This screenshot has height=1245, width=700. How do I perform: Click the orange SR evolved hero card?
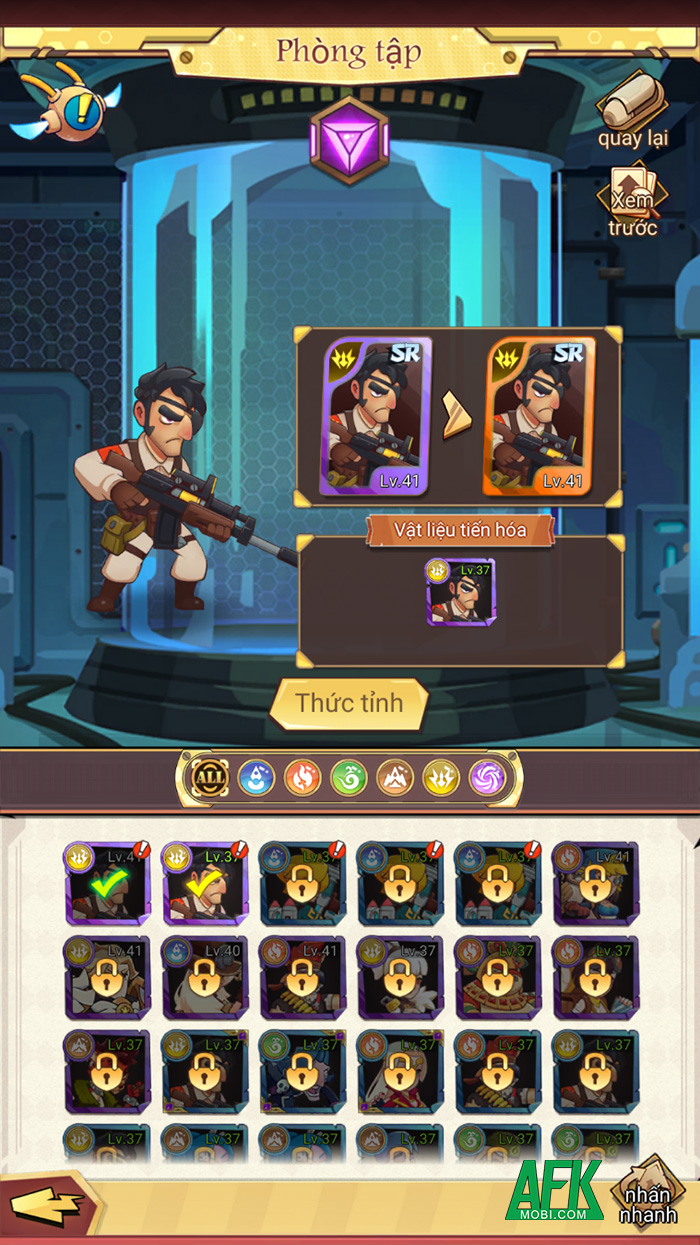[540, 416]
